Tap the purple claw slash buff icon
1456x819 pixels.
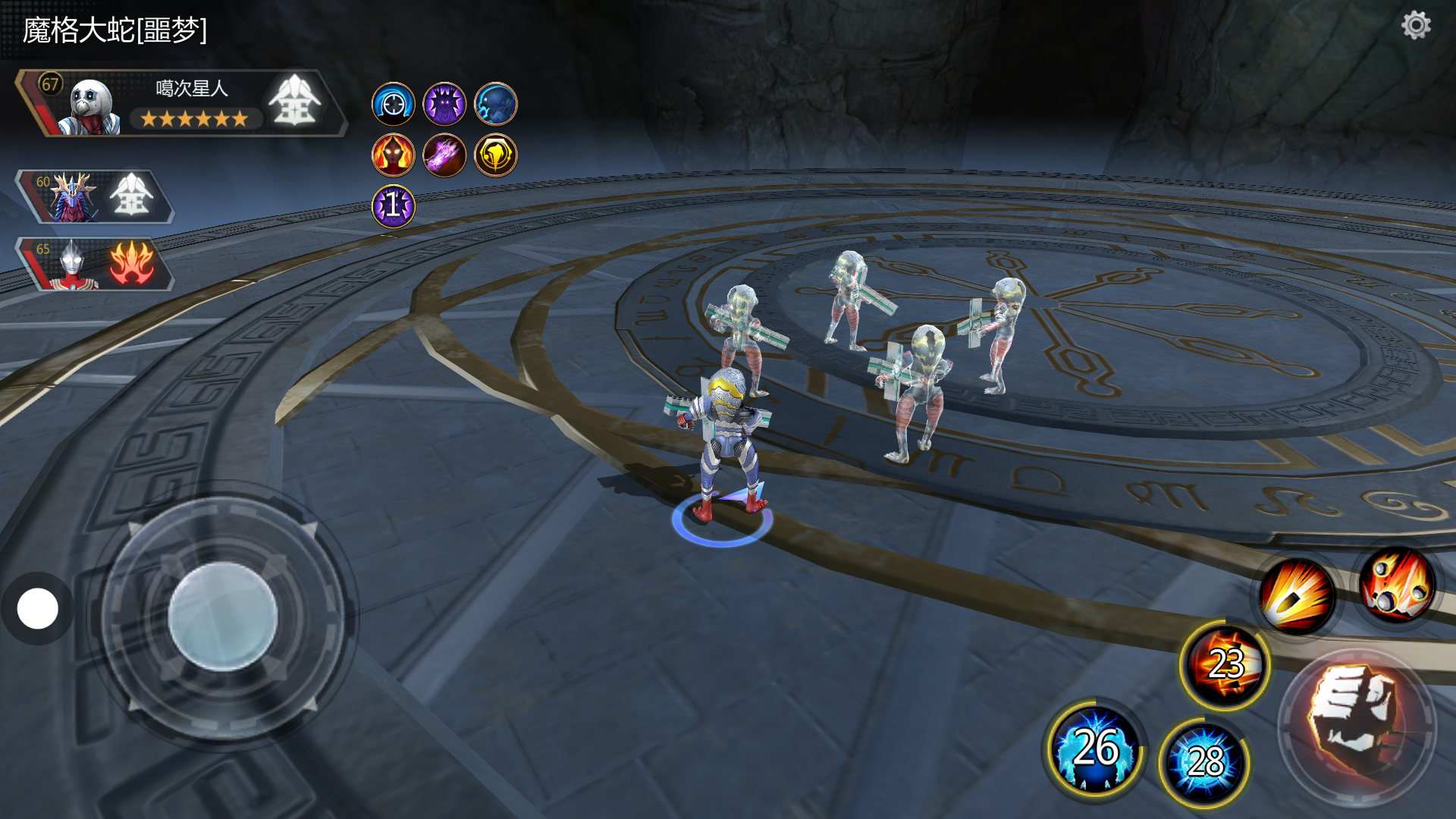coord(444,155)
